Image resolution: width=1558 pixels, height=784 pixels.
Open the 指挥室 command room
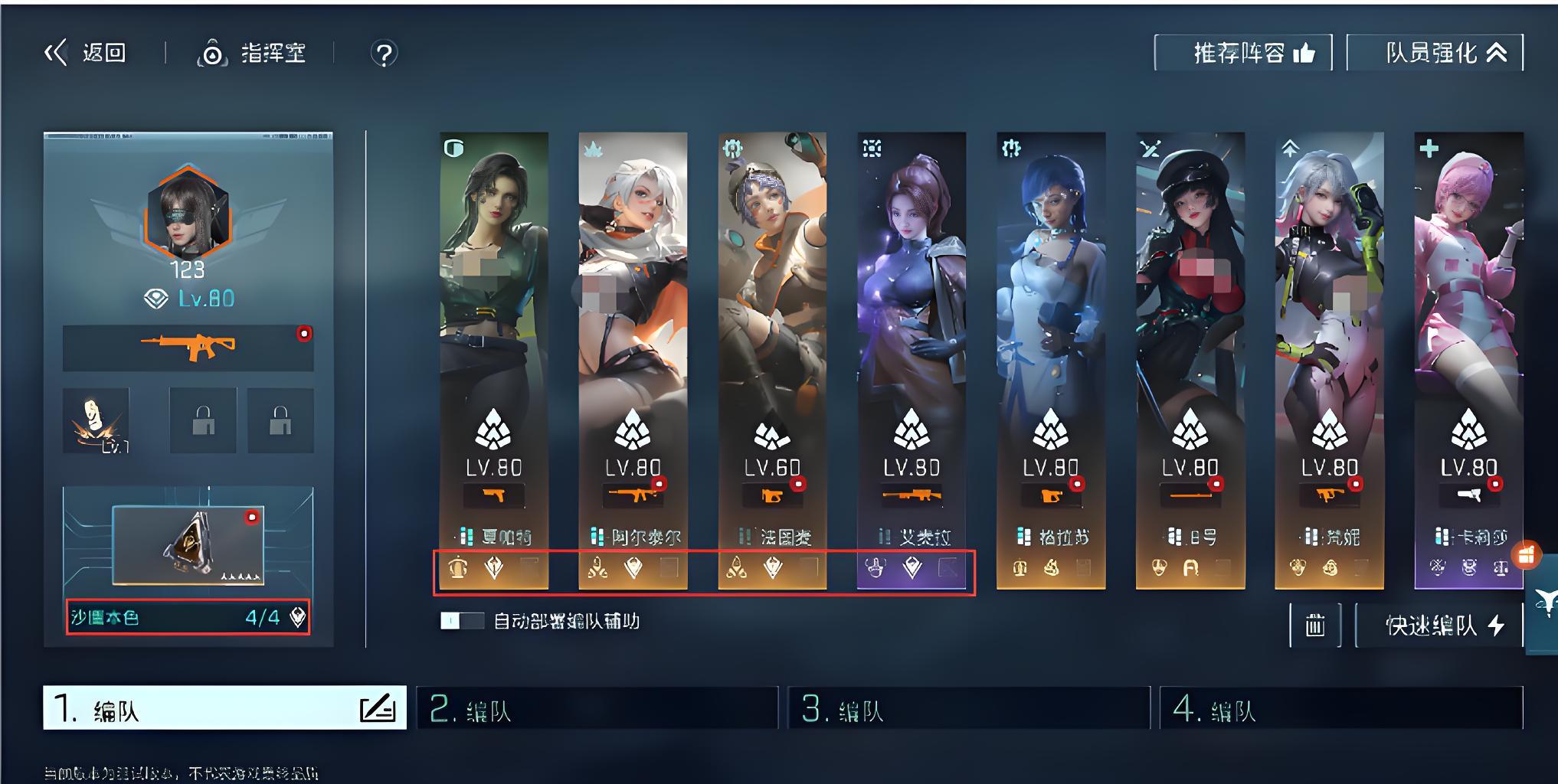252,53
